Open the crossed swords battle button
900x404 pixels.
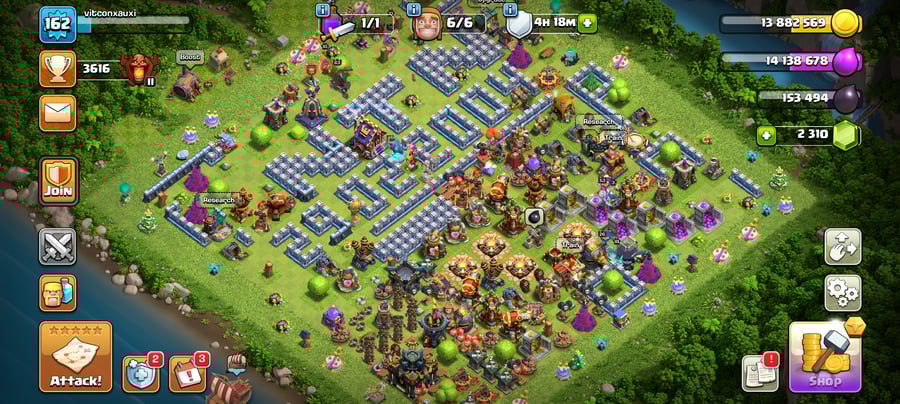pyautogui.click(x=57, y=247)
